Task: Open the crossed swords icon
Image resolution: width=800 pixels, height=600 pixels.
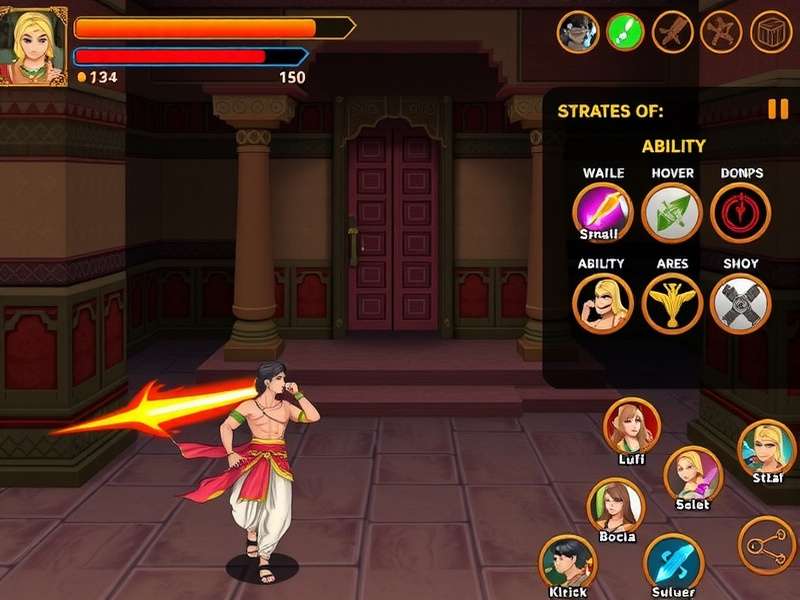Action: click(x=722, y=32)
